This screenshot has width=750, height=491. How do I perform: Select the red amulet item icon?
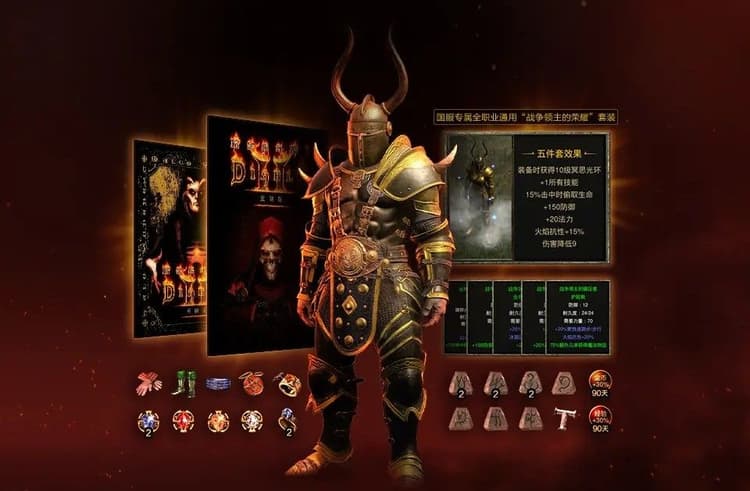[x=252, y=384]
